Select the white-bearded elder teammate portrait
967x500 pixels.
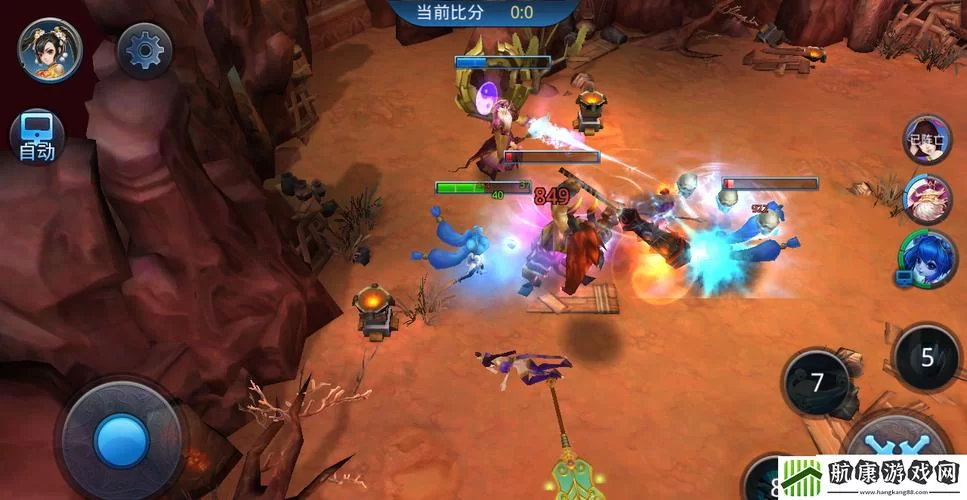pyautogui.click(x=927, y=199)
